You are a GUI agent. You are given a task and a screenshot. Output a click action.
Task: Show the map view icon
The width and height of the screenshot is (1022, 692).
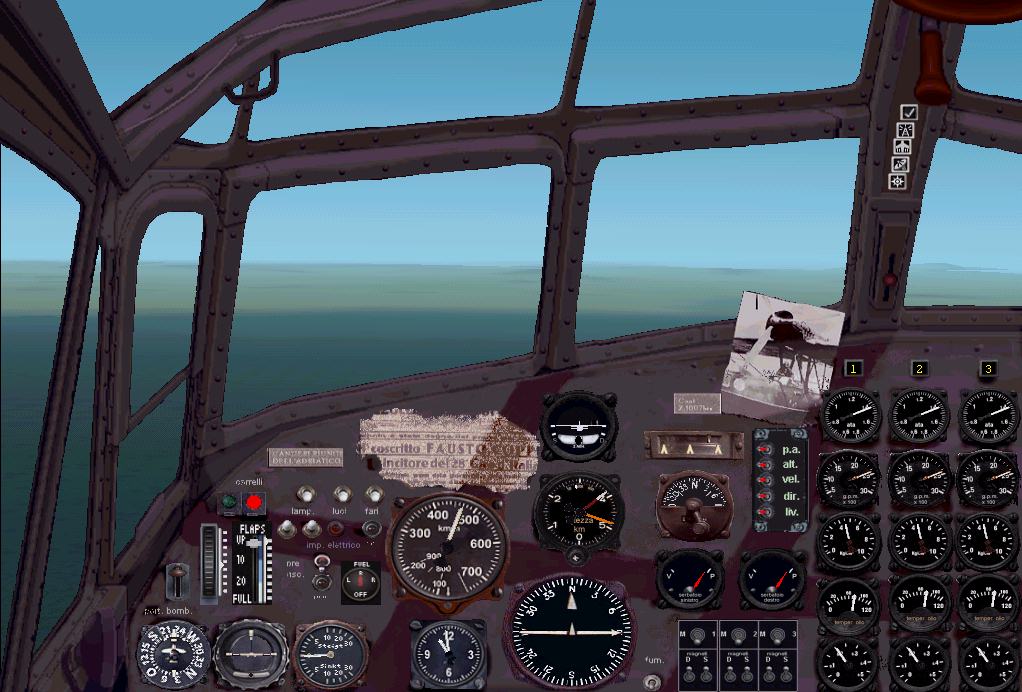[x=901, y=147]
